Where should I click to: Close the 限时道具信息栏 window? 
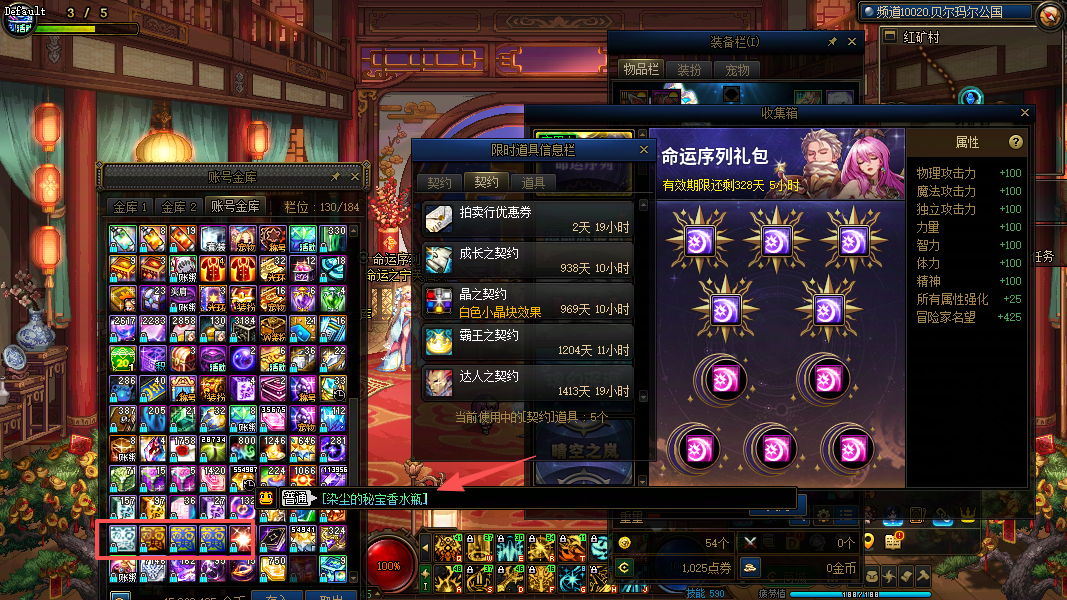point(645,150)
